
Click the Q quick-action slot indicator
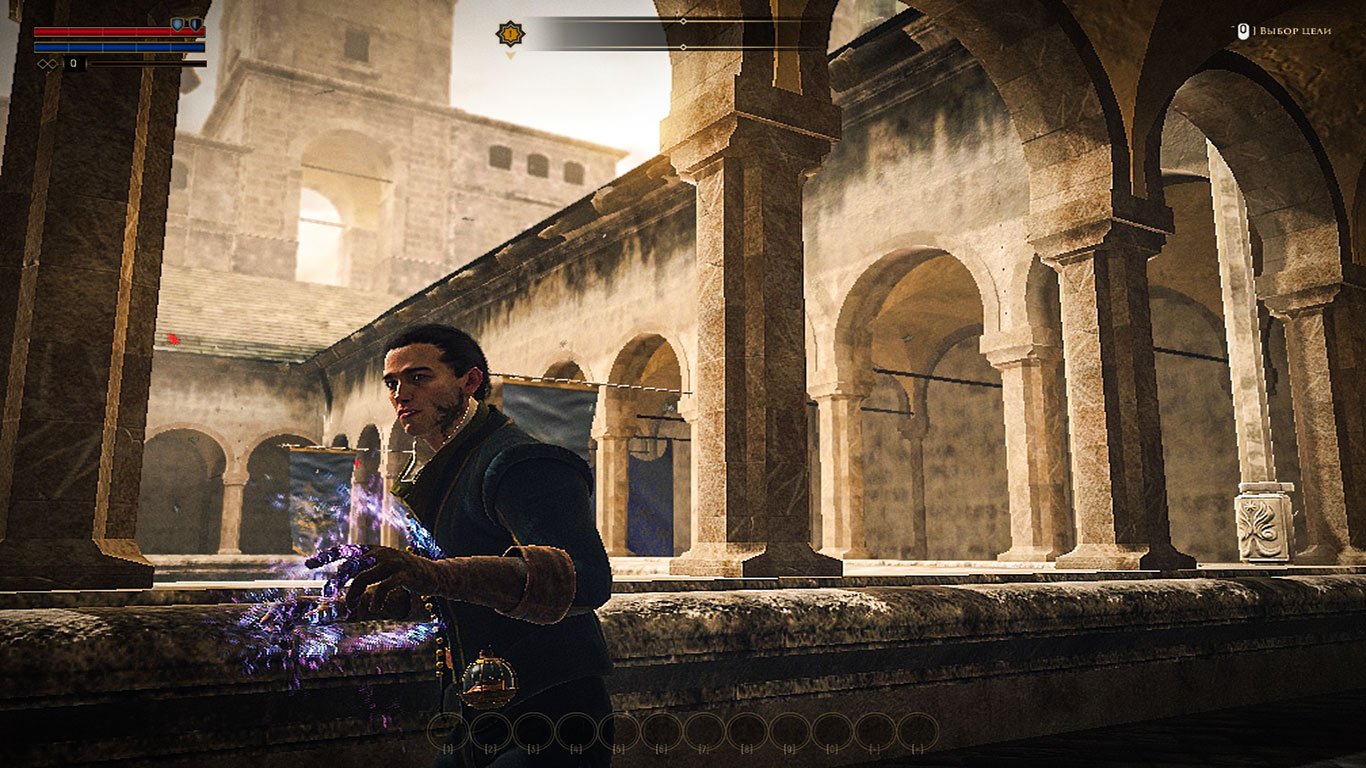pos(75,63)
